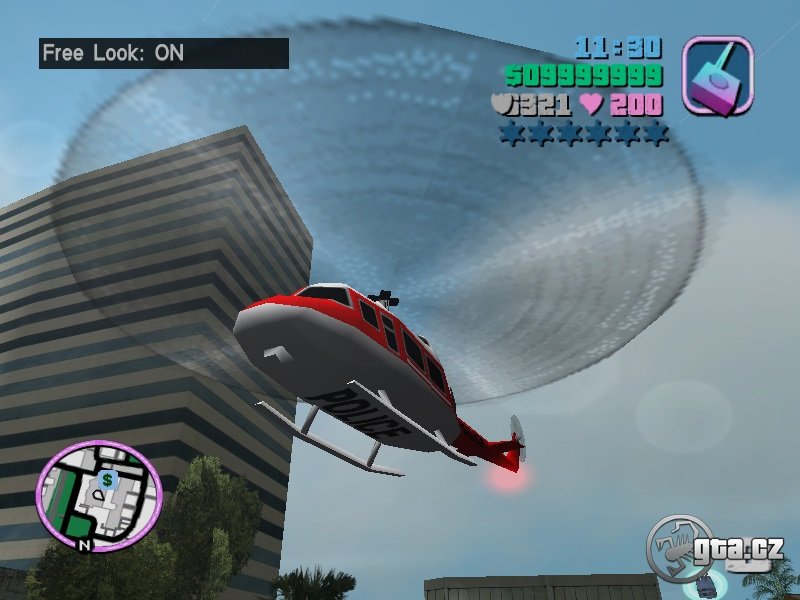This screenshot has height=600, width=800.
Task: Click the north N indicator on the radar
Action: 84,546
